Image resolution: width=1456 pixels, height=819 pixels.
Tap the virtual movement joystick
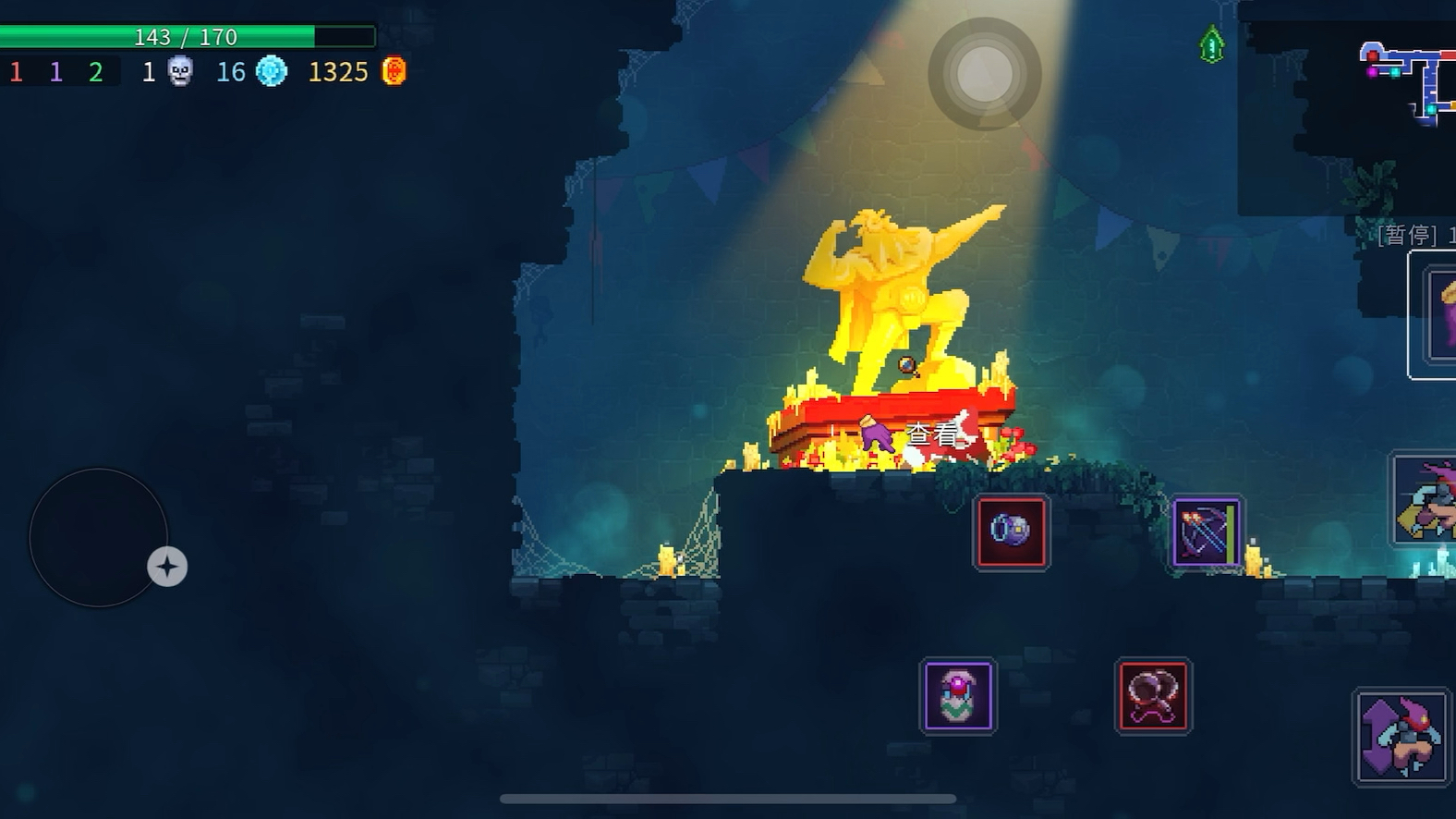pyautogui.click(x=98, y=537)
